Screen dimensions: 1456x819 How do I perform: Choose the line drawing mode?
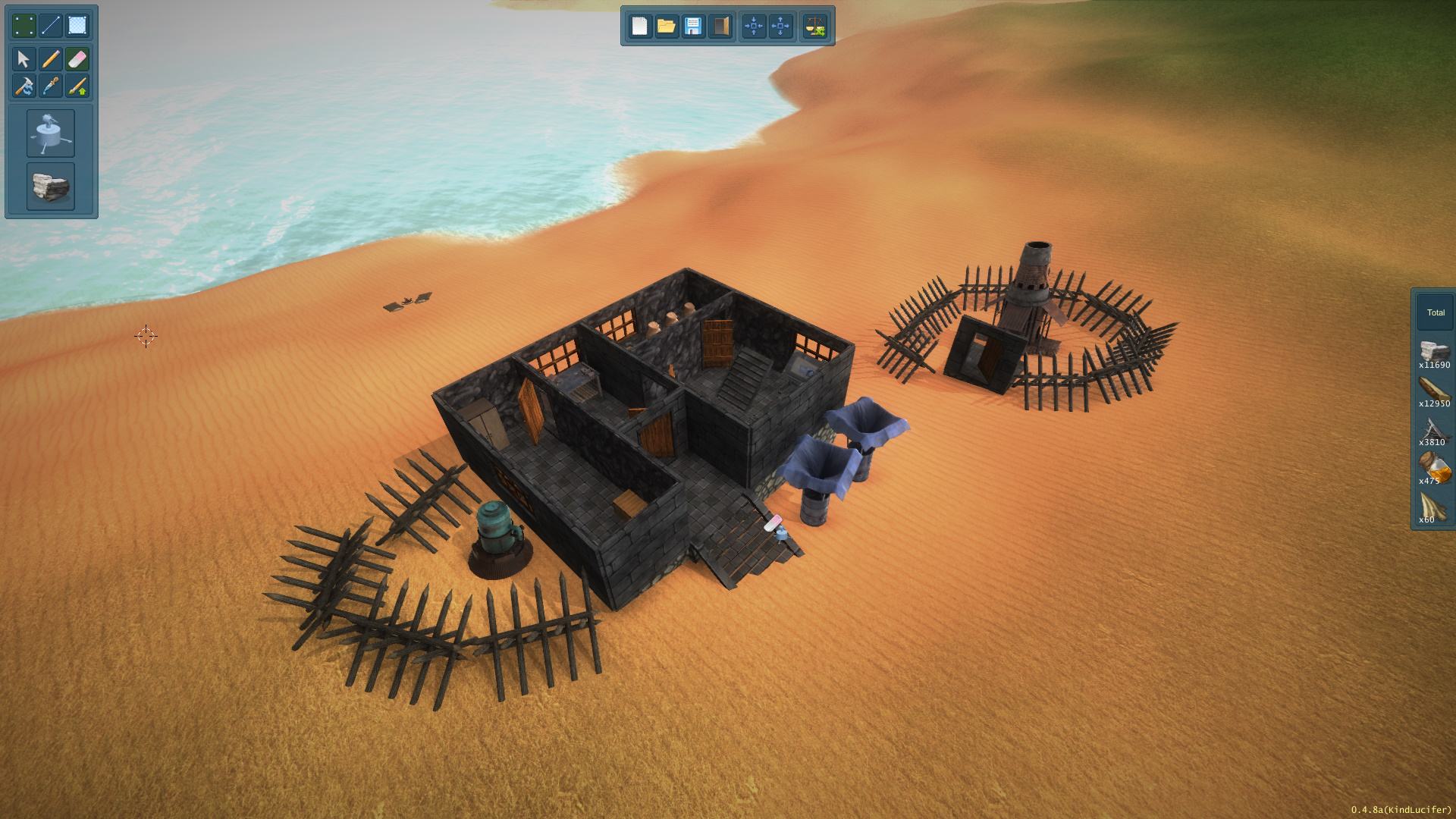[x=51, y=26]
